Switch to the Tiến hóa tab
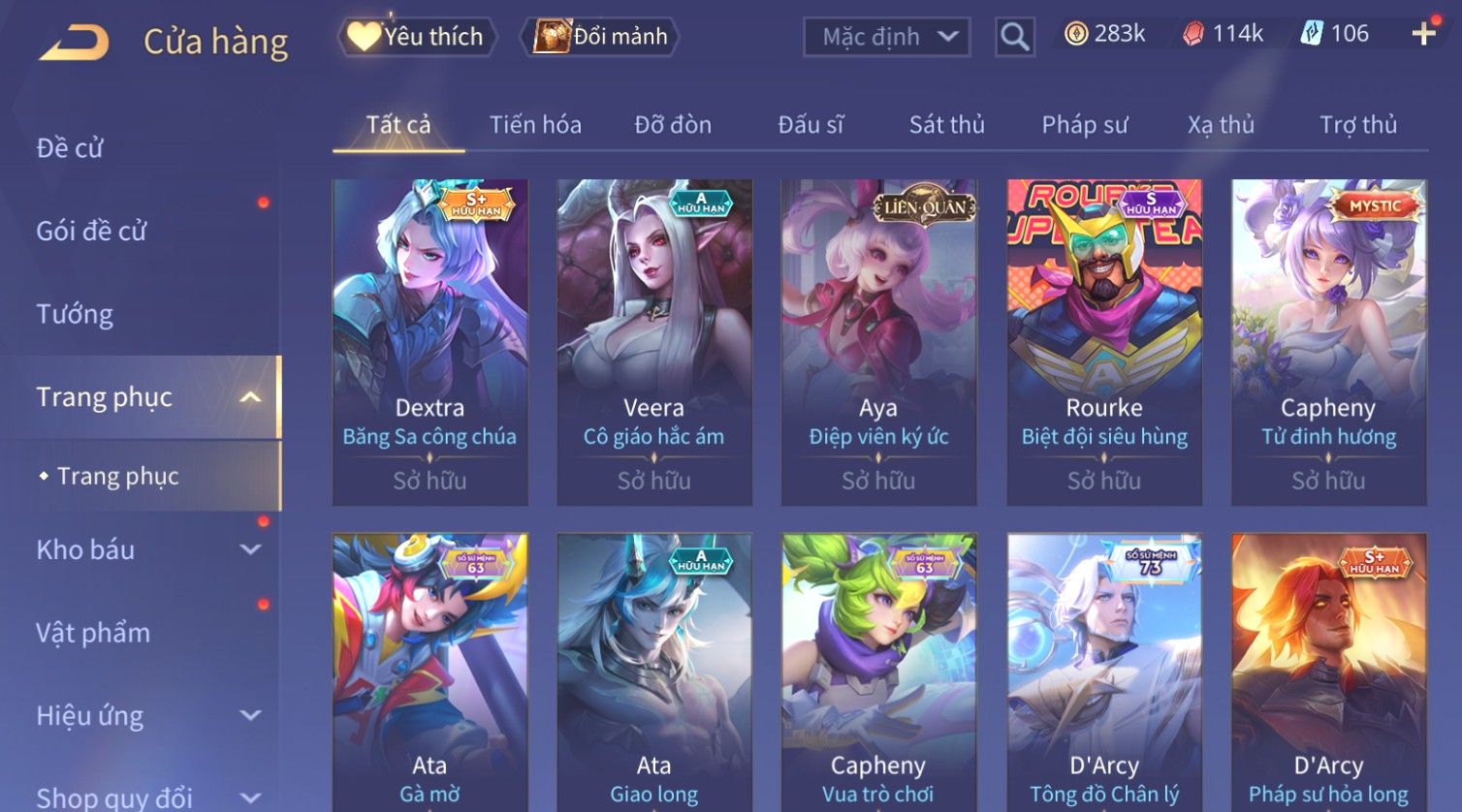The height and width of the screenshot is (812, 1462). point(535,125)
